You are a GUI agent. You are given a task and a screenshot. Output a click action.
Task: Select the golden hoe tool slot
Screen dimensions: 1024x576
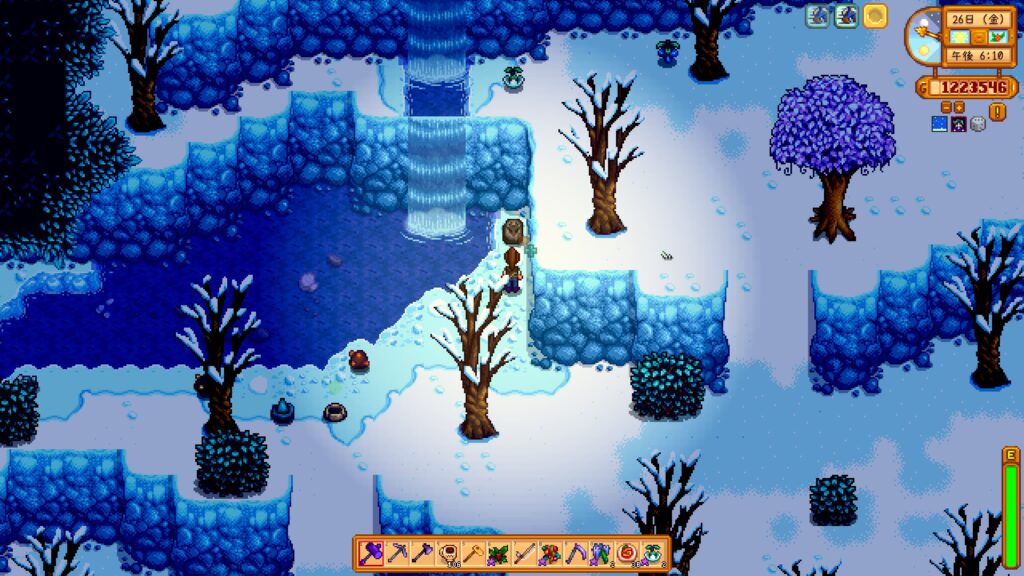tap(473, 552)
